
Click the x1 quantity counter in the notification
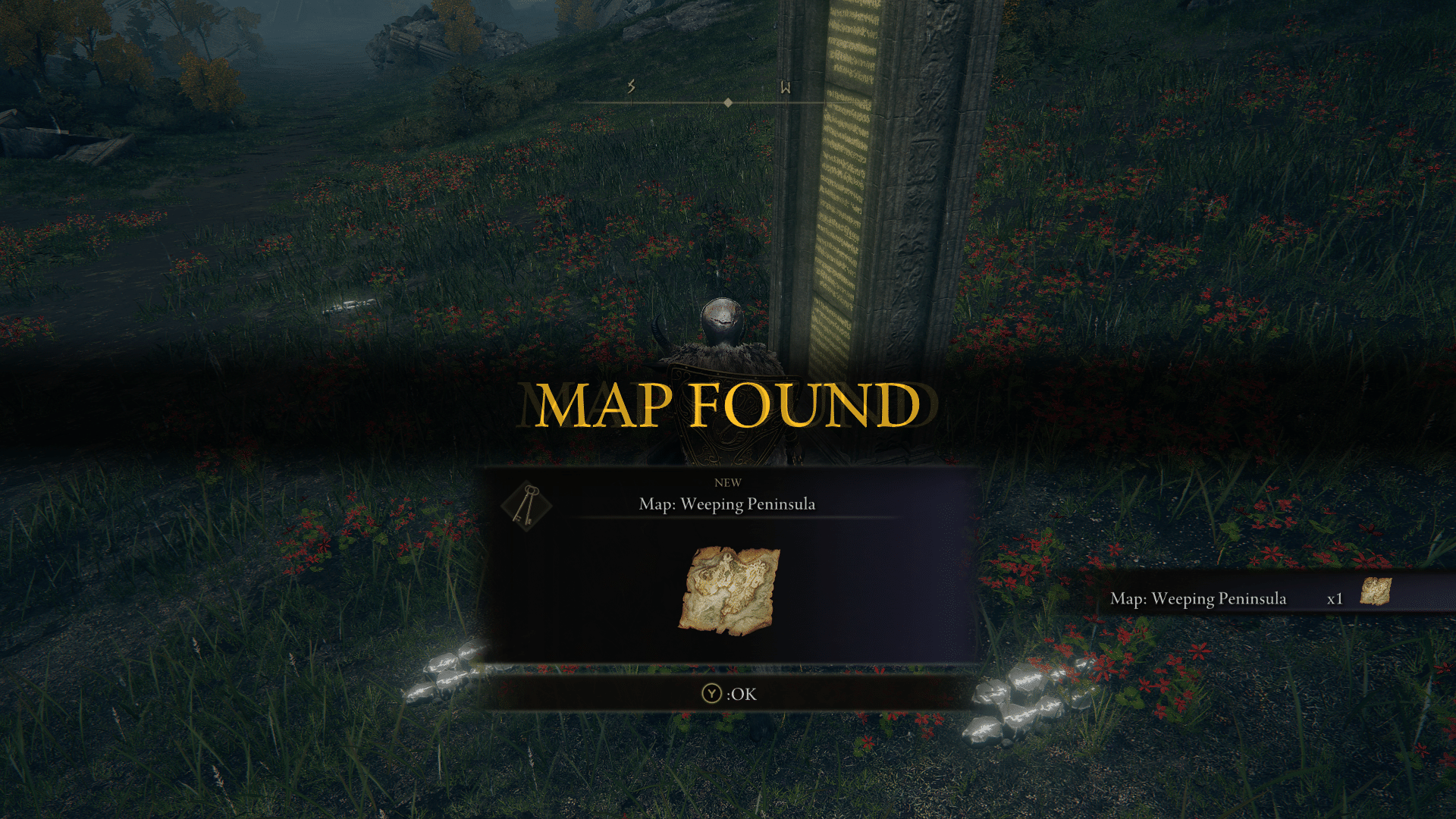[x=1334, y=599]
